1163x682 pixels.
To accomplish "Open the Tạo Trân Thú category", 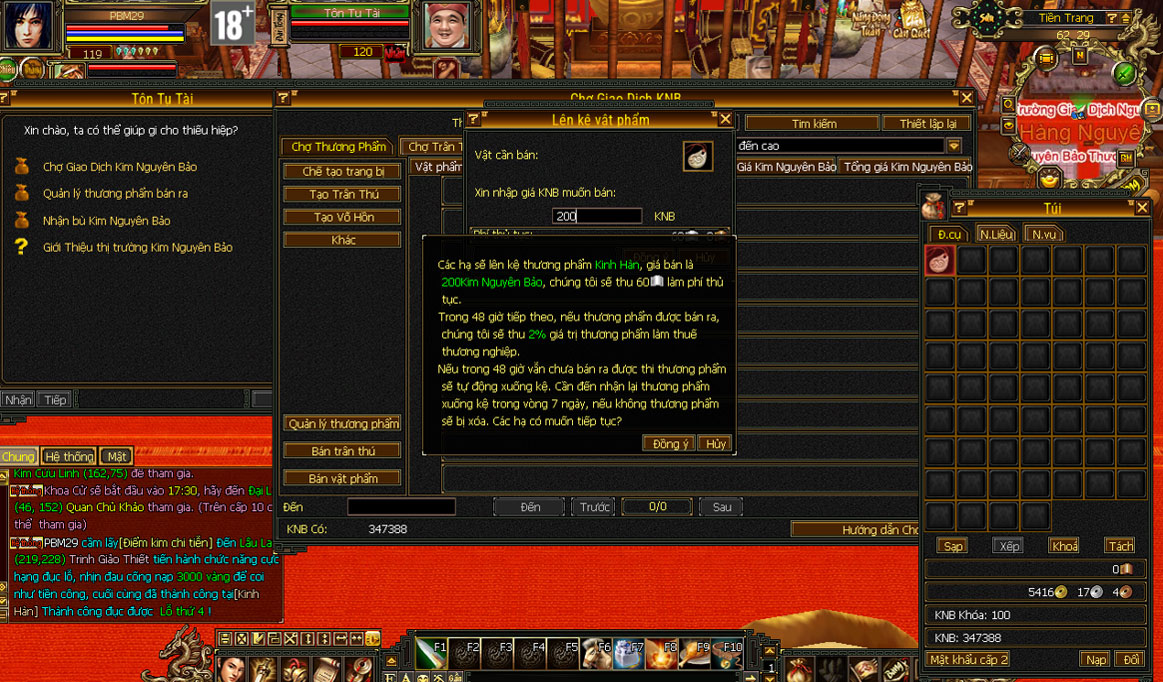I will [342, 194].
